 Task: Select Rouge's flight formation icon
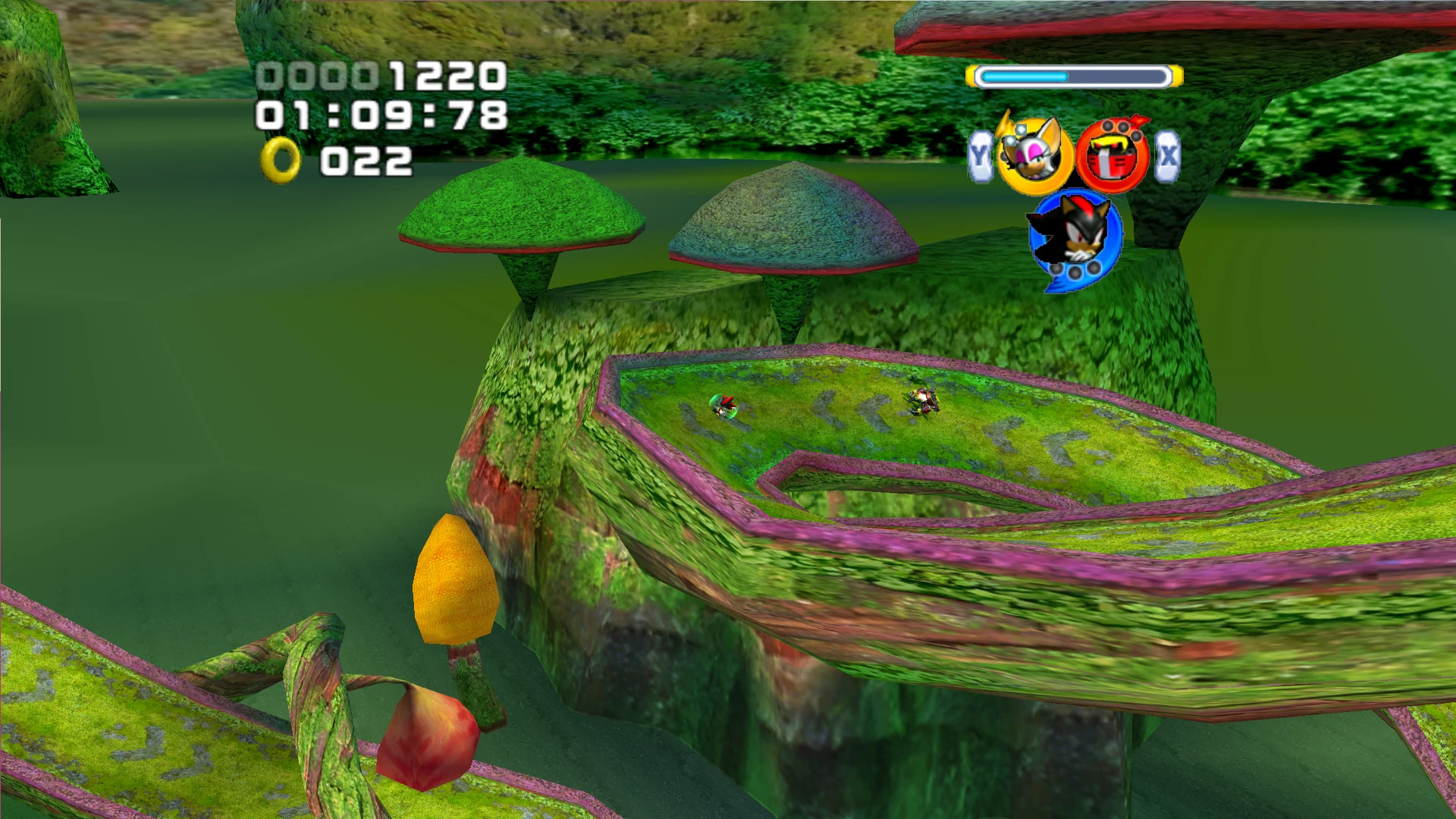click(1034, 155)
